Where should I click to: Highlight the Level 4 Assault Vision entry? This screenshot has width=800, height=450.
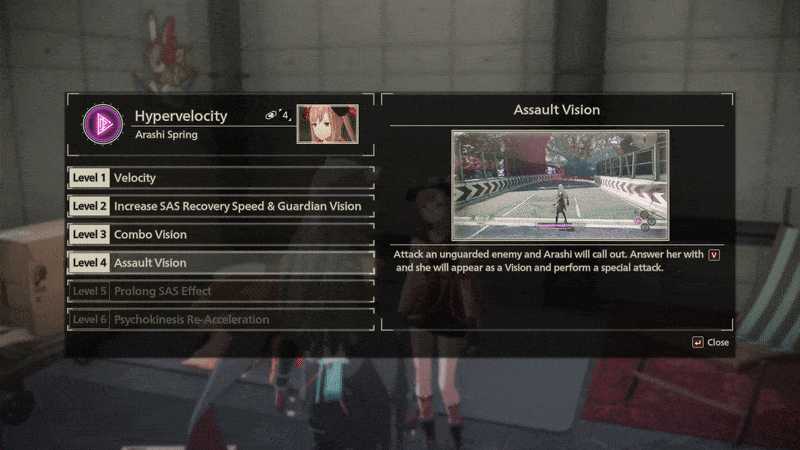point(220,263)
